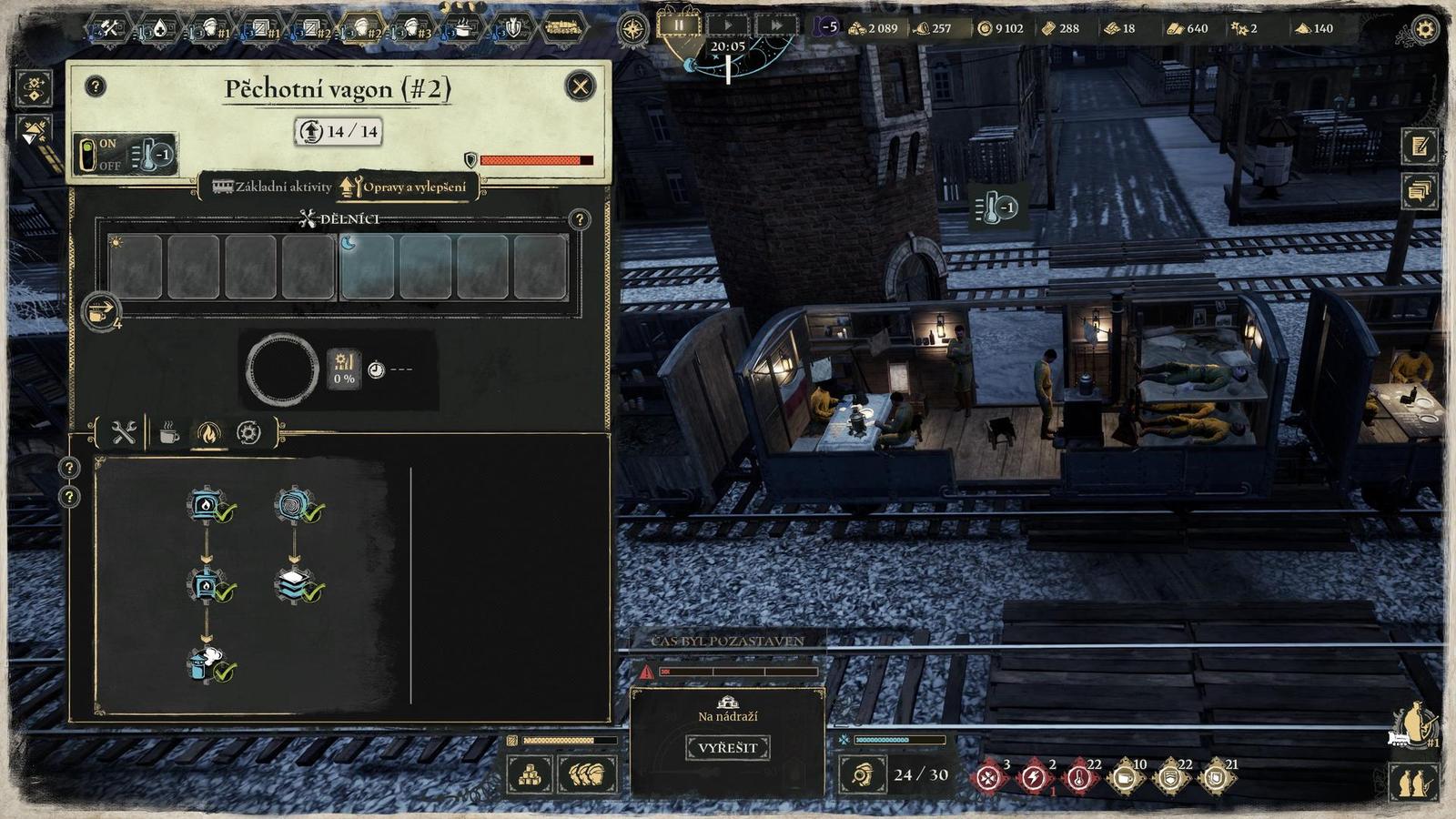Toggle the wagon ON/OFF switch
Viewport: 1456px width, 819px height.
[x=88, y=155]
